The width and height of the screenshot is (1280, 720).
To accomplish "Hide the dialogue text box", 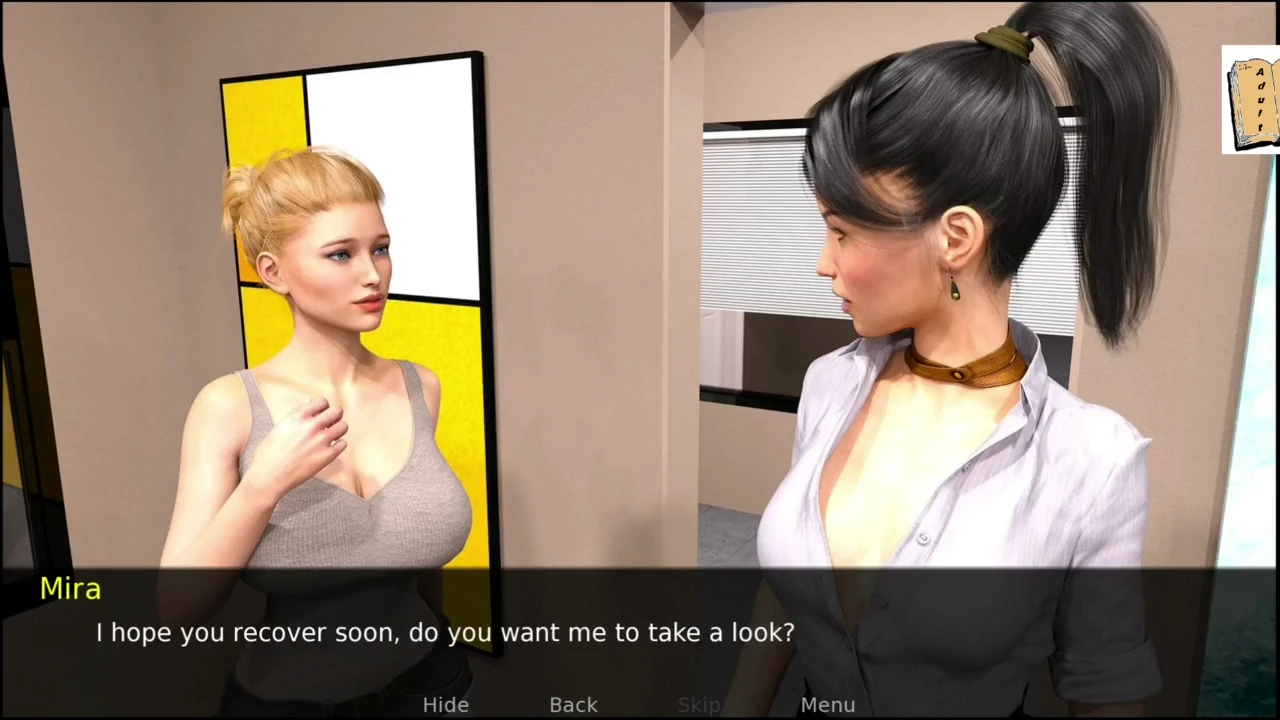I will pyautogui.click(x=445, y=705).
